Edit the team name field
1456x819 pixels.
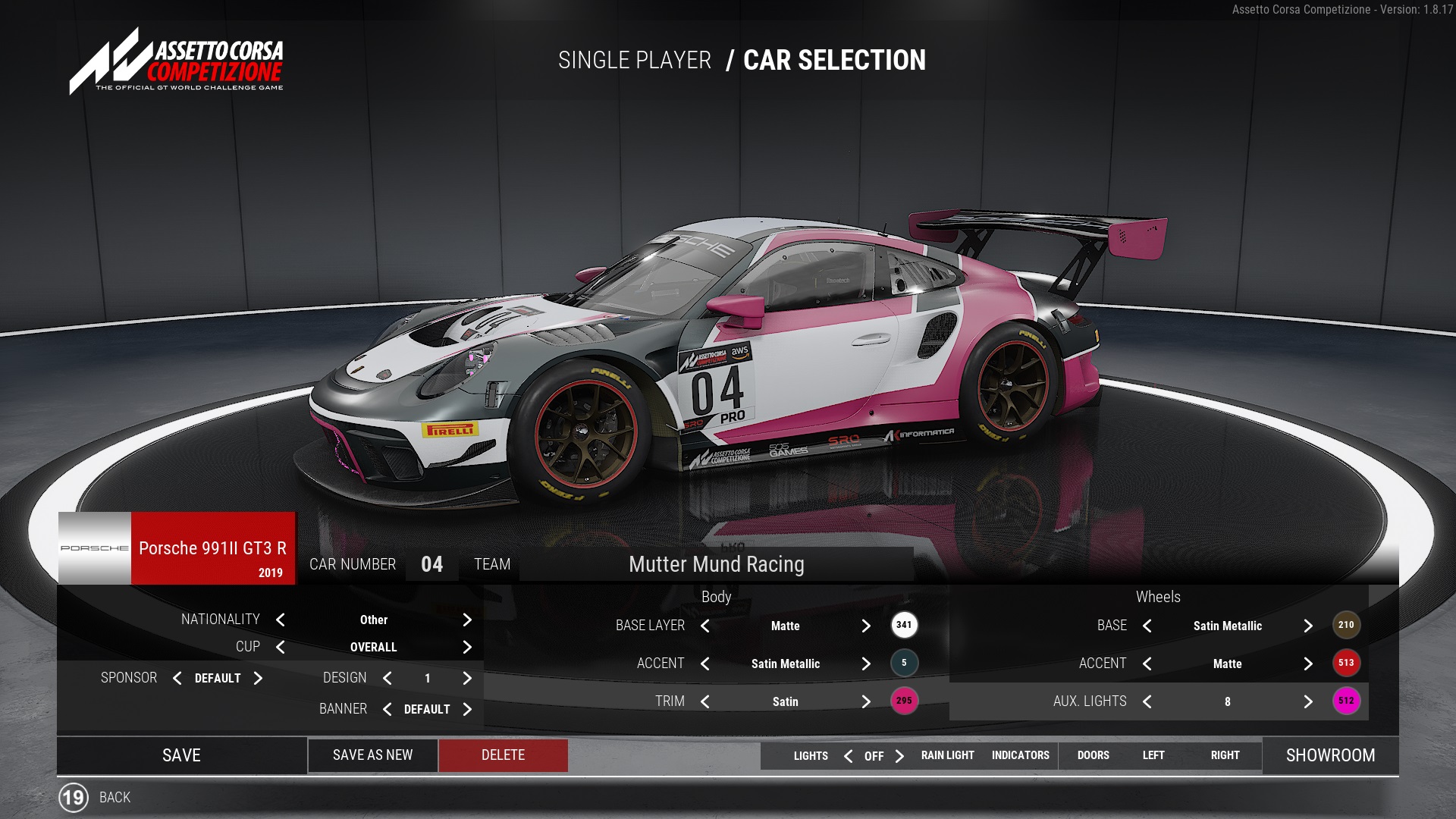pyautogui.click(x=716, y=564)
